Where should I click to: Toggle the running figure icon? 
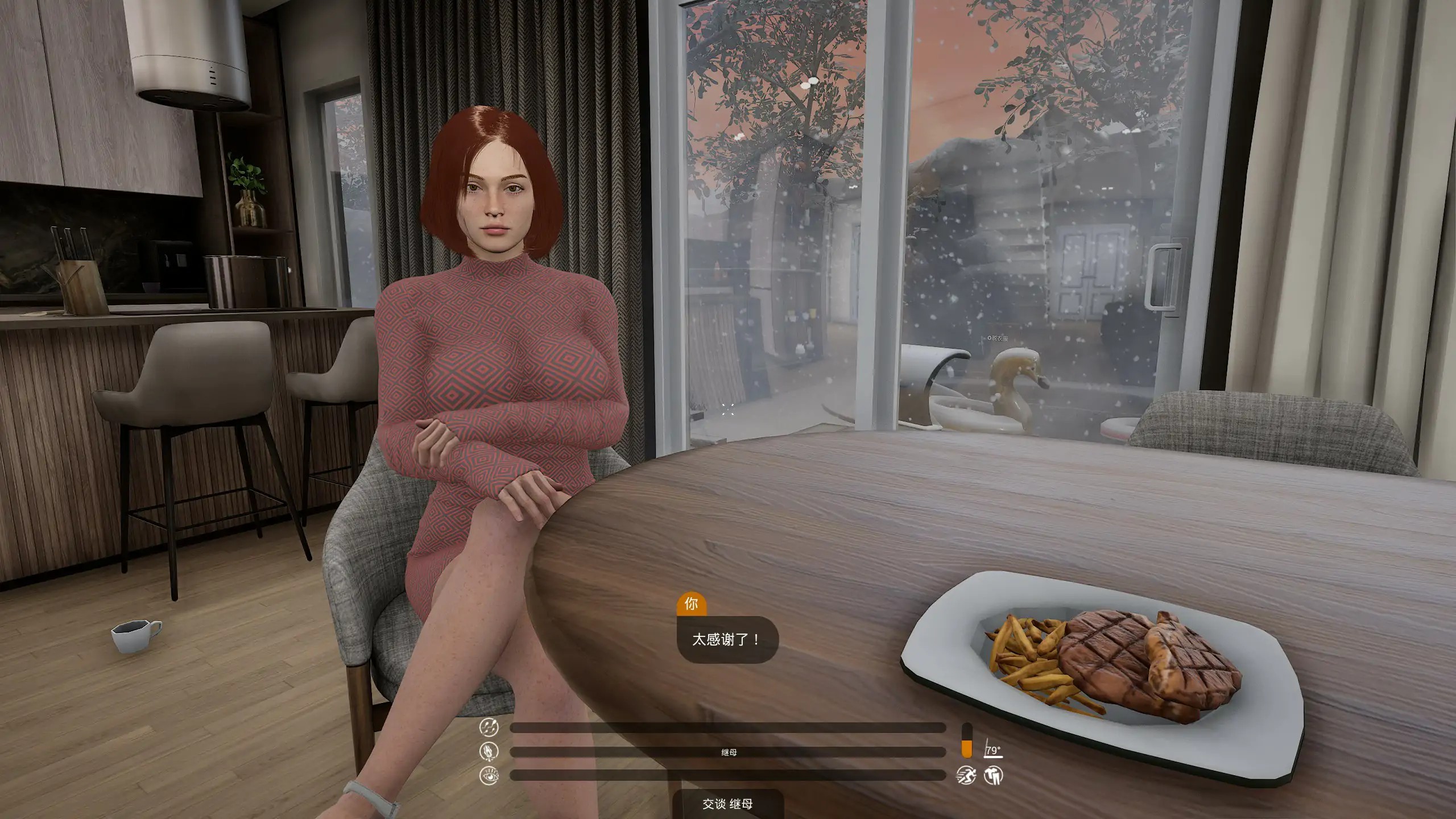966,775
